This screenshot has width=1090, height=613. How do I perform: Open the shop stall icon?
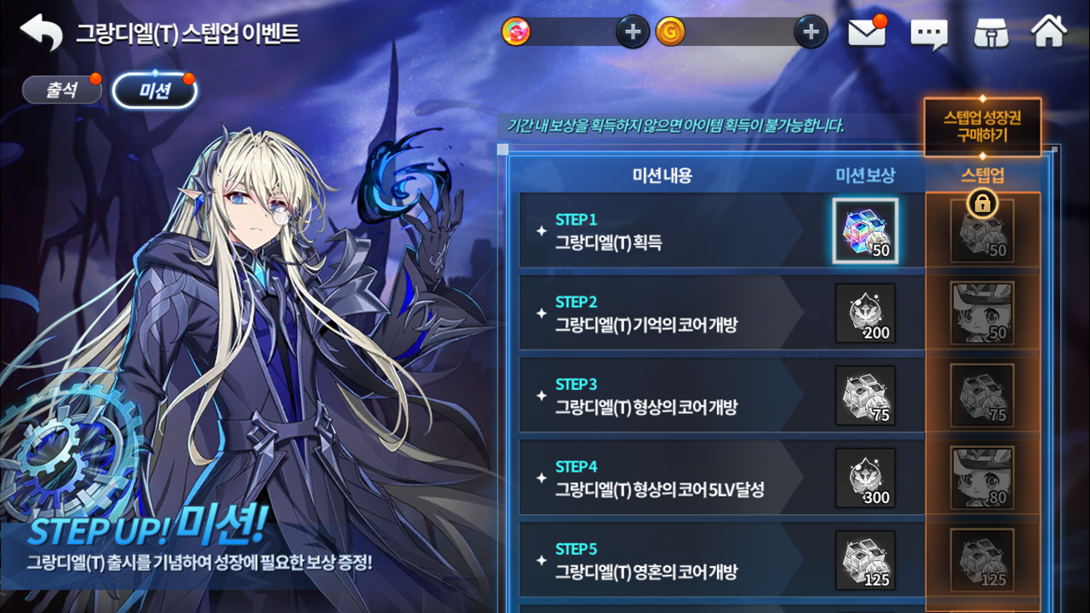tap(990, 33)
